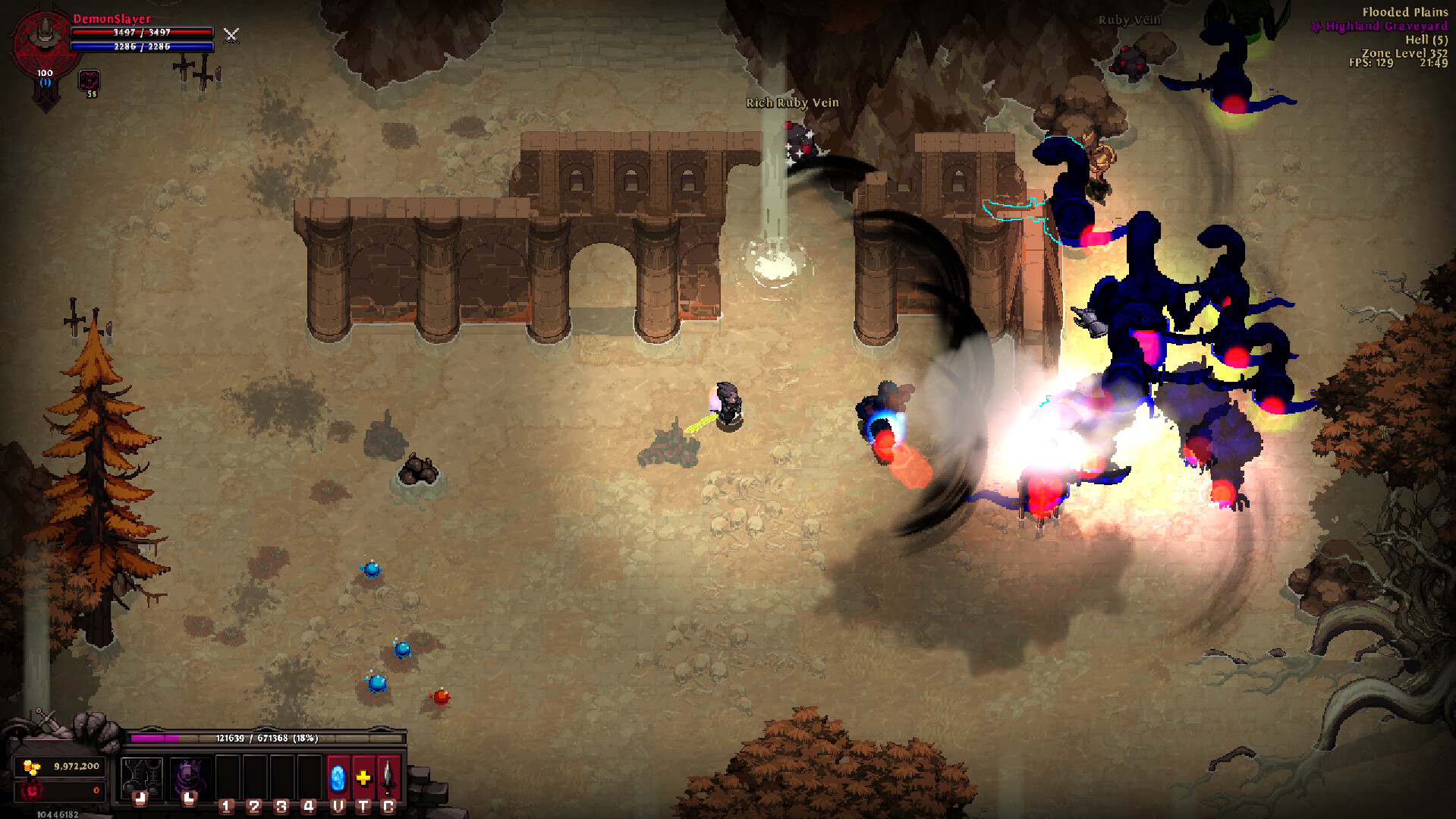
Task: Activate the blue crystal in the V slot
Action: tap(338, 778)
